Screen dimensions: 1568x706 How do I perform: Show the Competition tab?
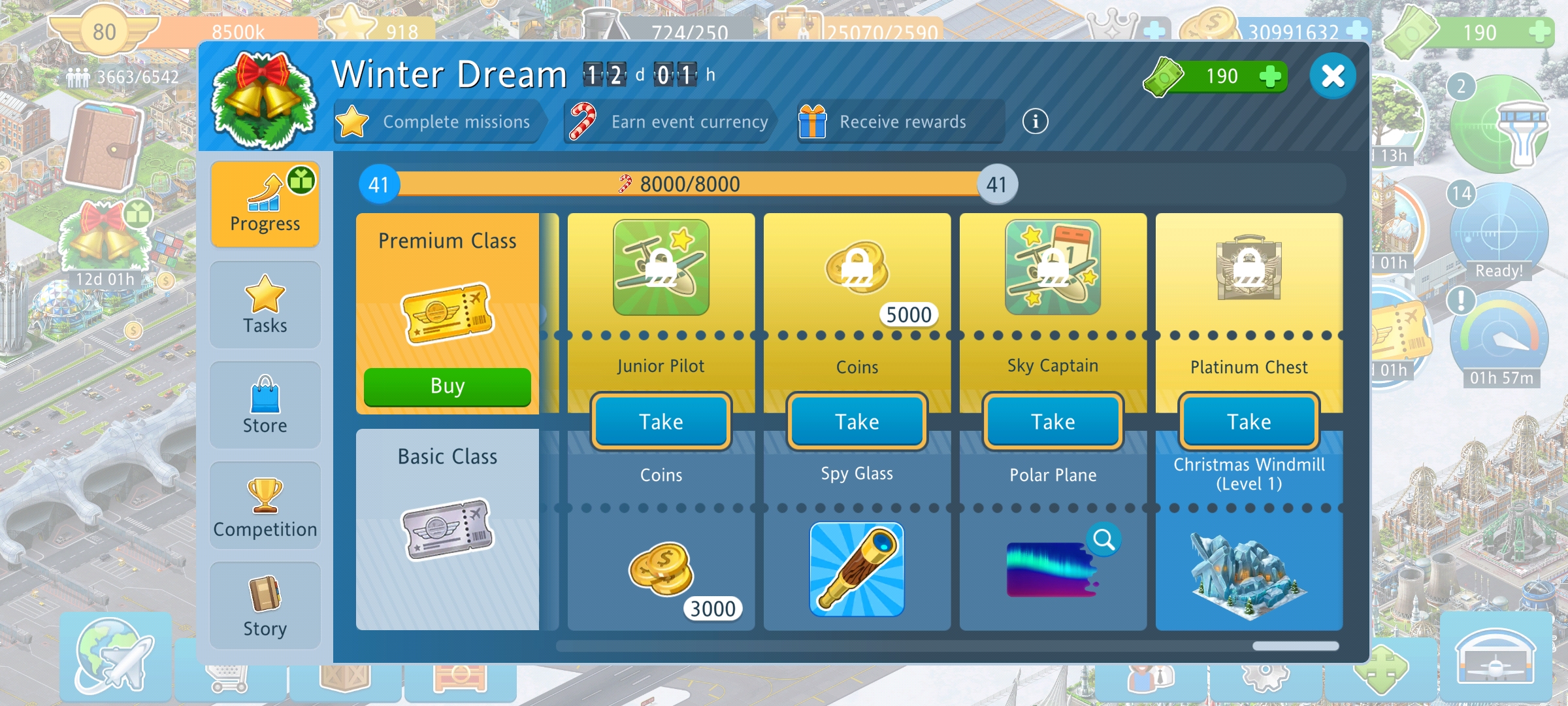point(265,506)
